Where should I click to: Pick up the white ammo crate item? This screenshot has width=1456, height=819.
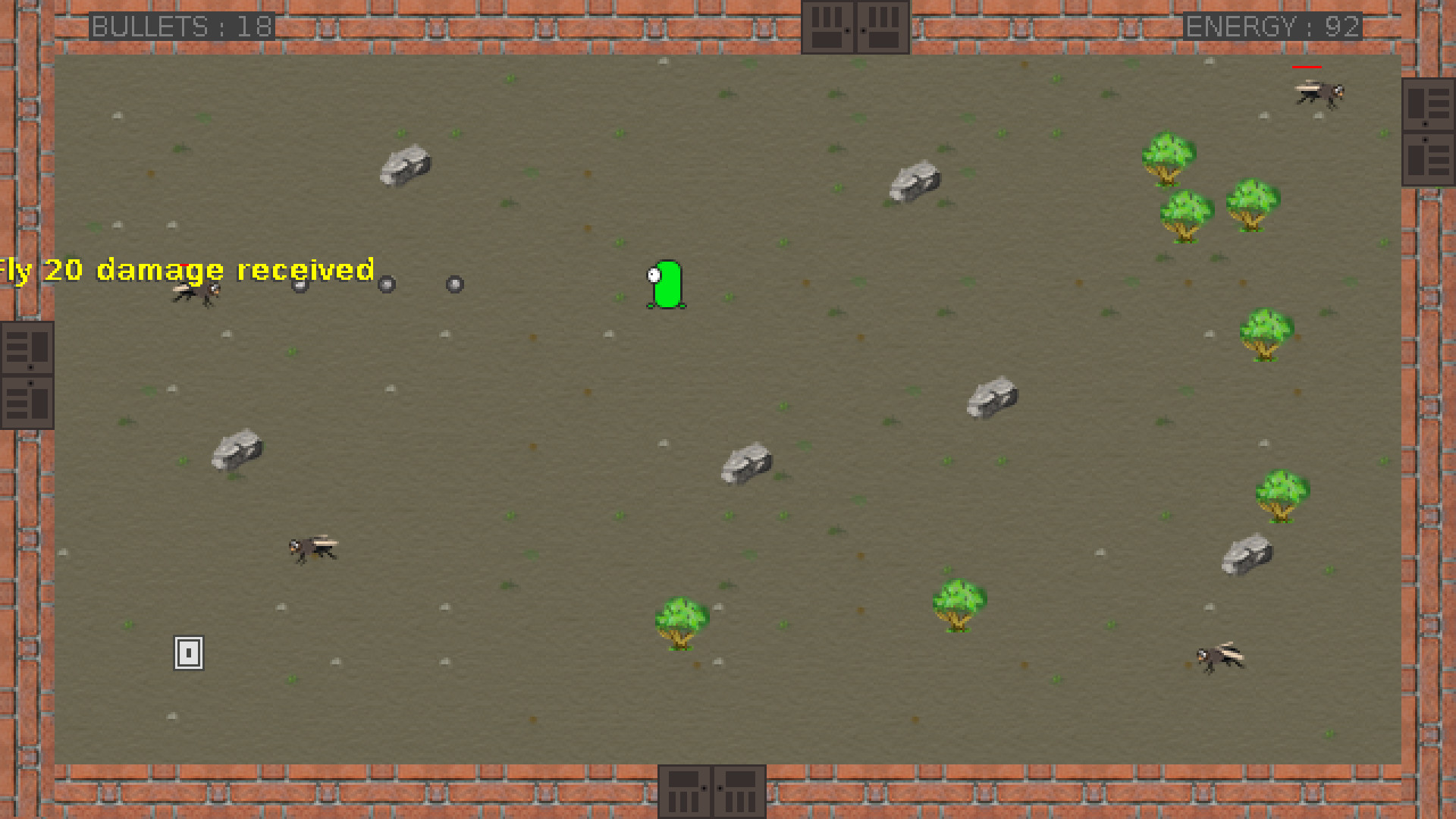point(187,654)
